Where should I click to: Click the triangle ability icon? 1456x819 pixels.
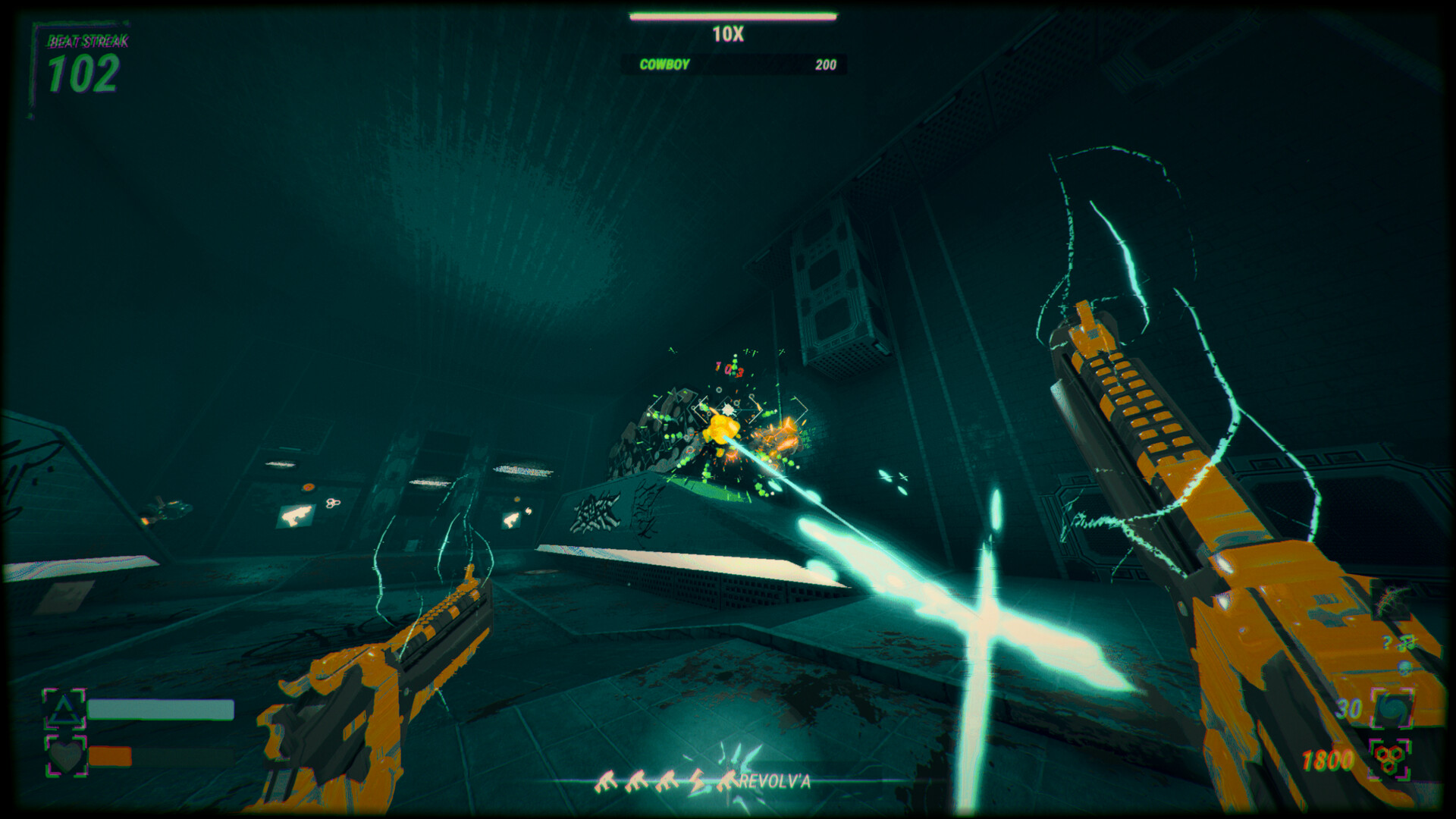[65, 711]
